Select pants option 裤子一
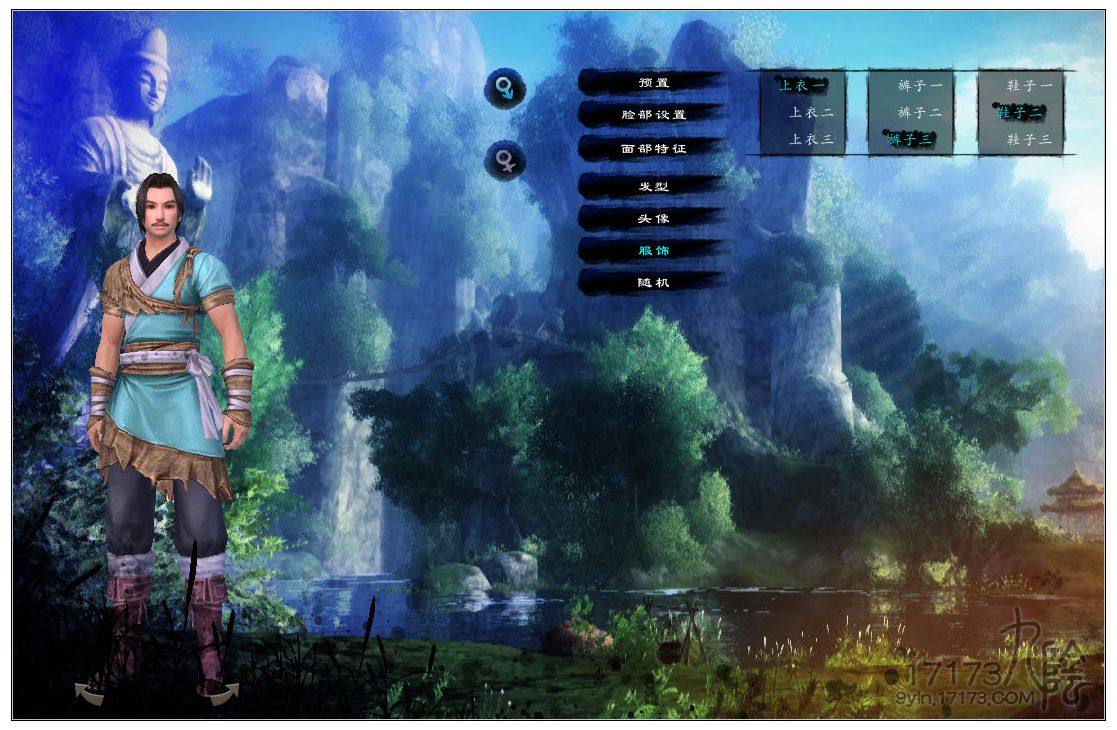This screenshot has height=730, width=1117. point(919,86)
